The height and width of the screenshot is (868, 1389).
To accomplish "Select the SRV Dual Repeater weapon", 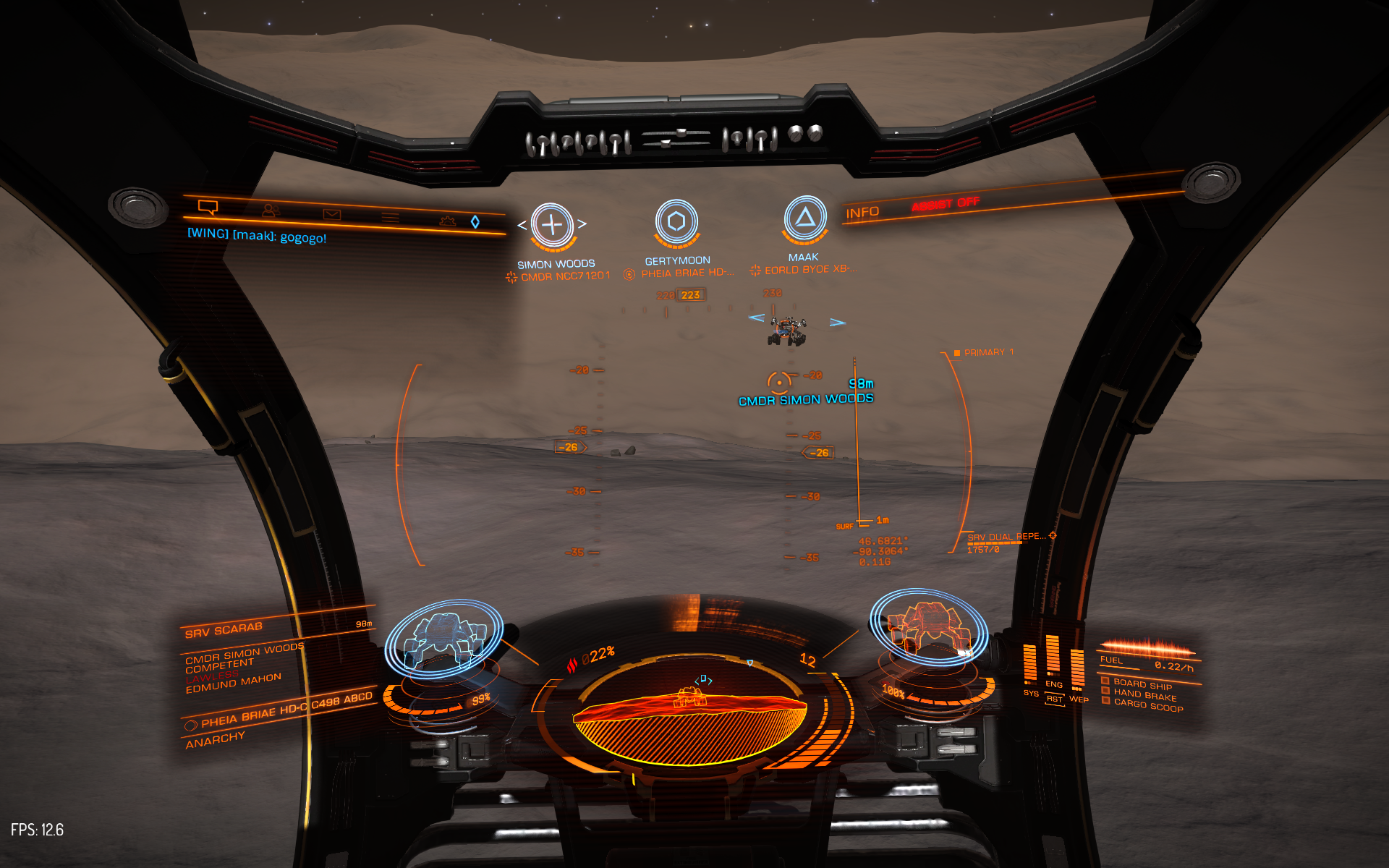I will click(x=1006, y=537).
